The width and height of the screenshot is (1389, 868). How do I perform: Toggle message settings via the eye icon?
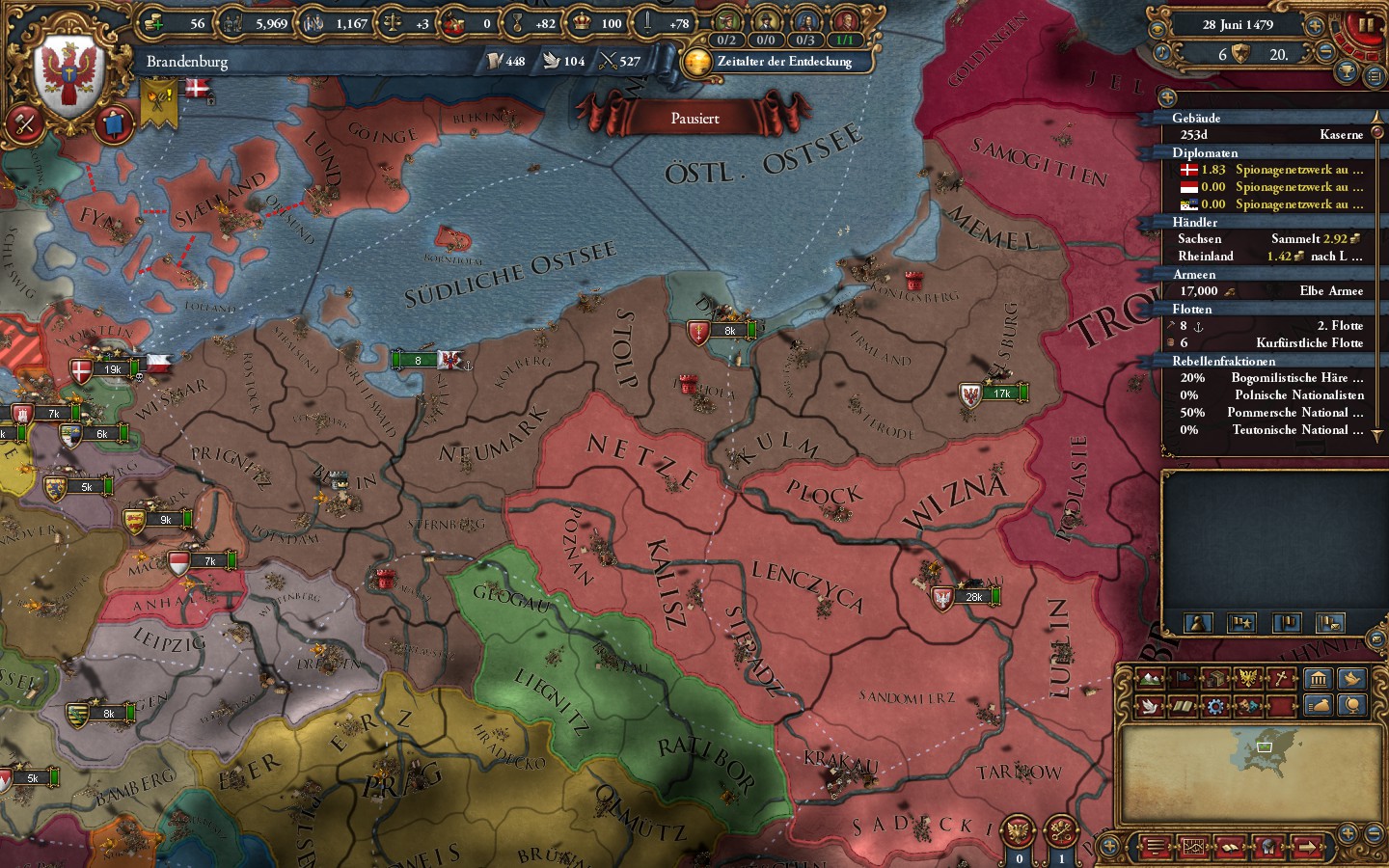coord(1157,29)
